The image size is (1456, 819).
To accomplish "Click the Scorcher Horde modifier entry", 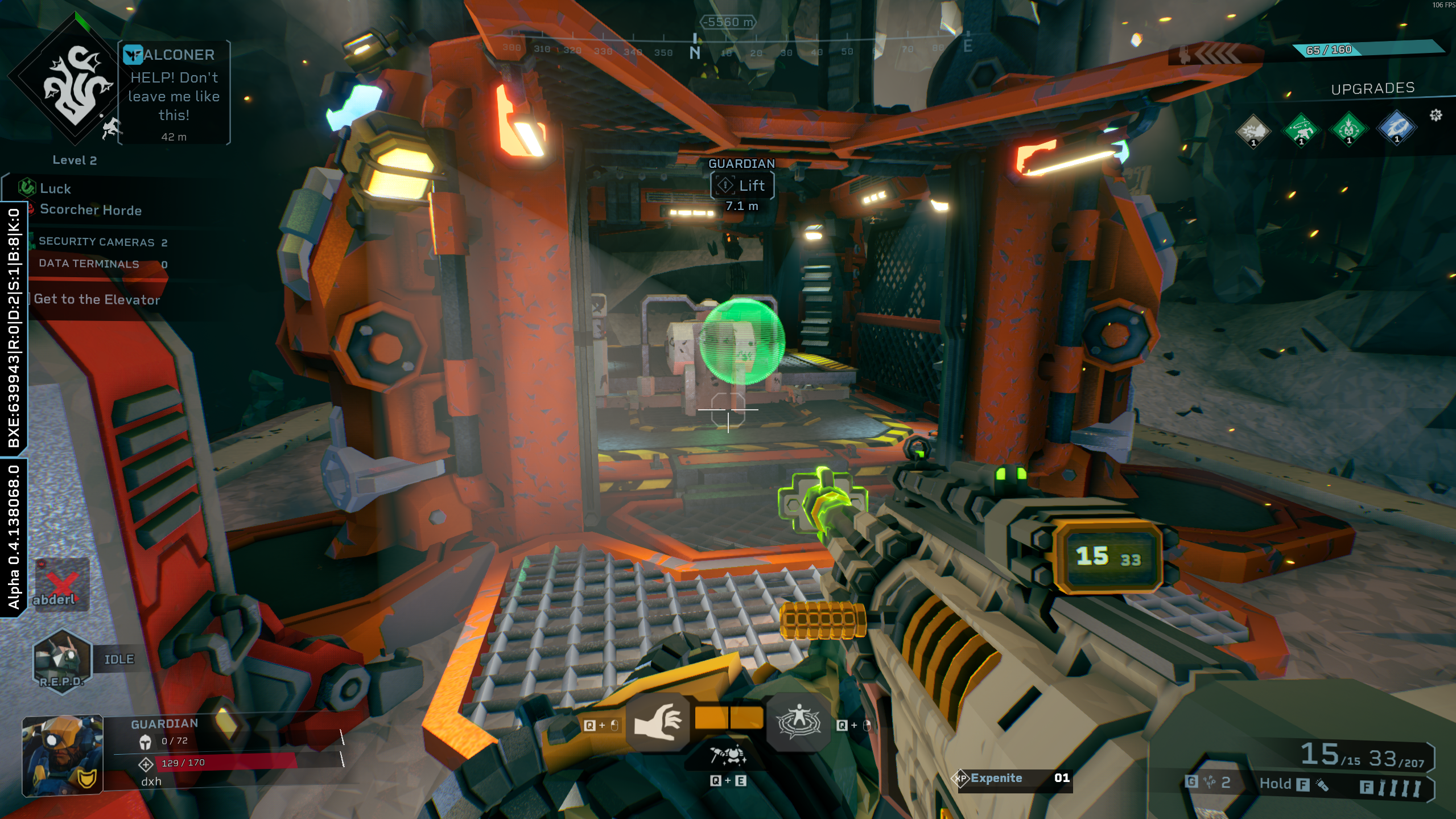I will 90,210.
